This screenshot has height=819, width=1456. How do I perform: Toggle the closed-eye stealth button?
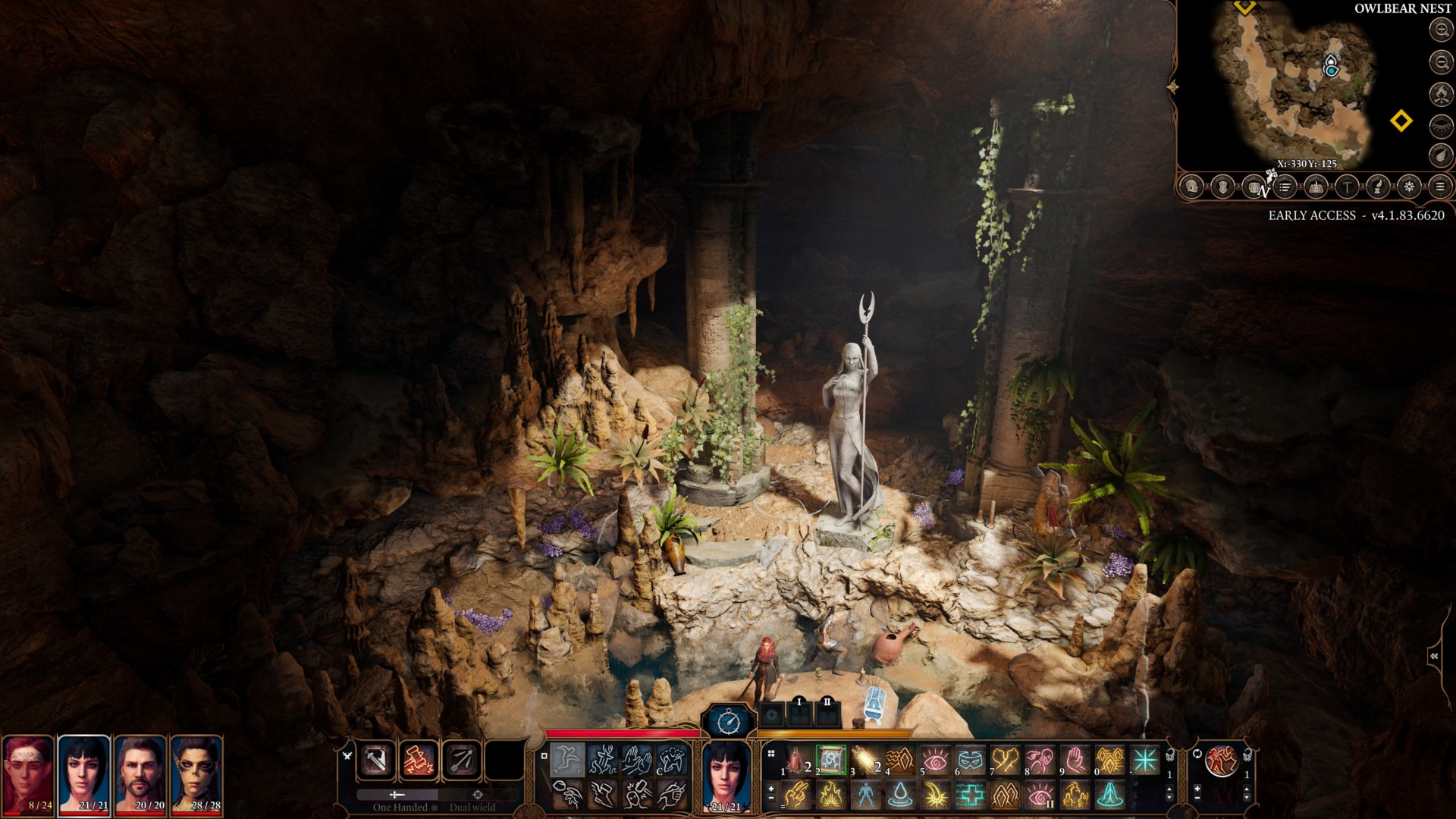(1441, 125)
